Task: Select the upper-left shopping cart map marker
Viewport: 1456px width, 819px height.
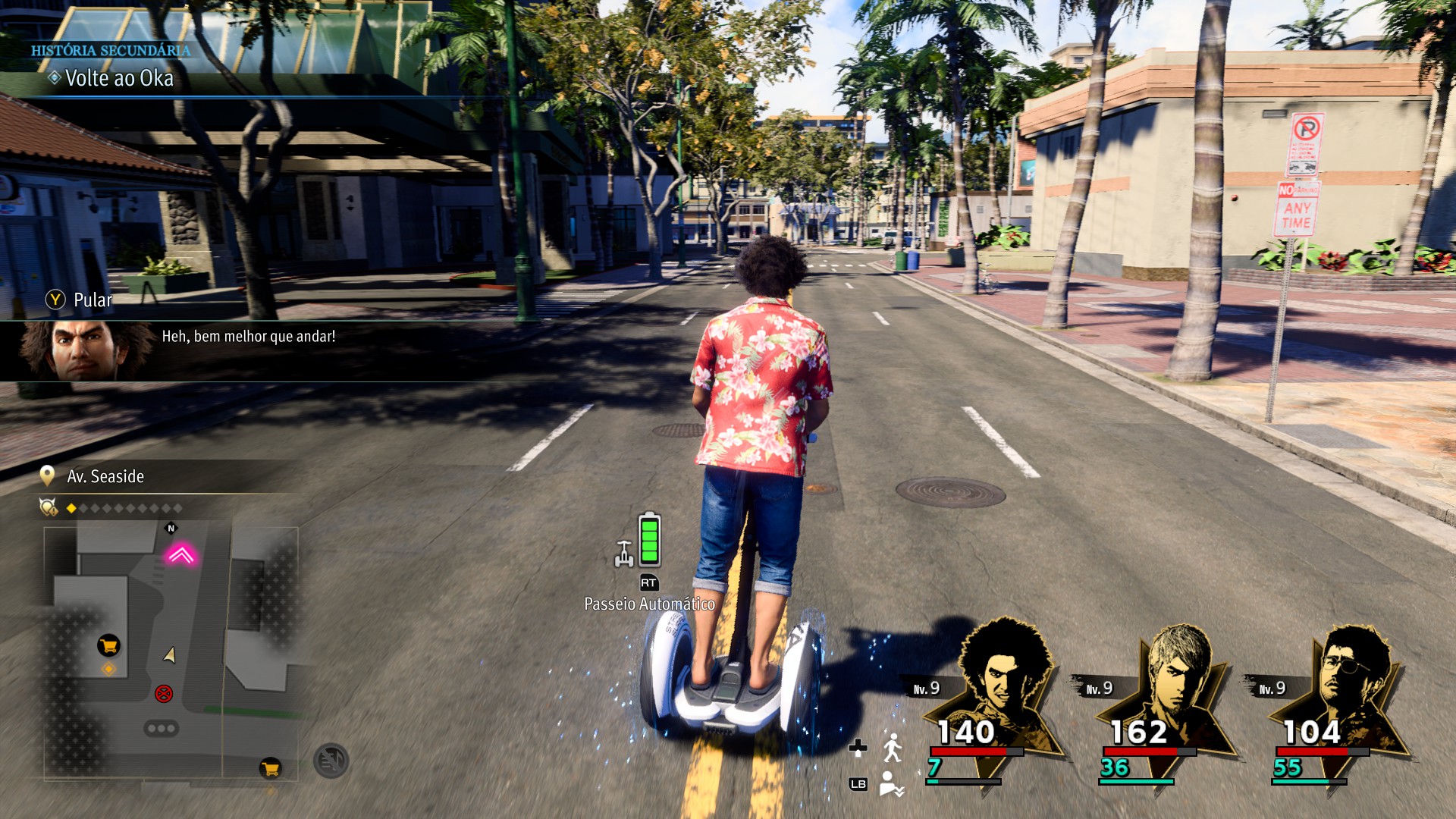Action: (x=108, y=645)
